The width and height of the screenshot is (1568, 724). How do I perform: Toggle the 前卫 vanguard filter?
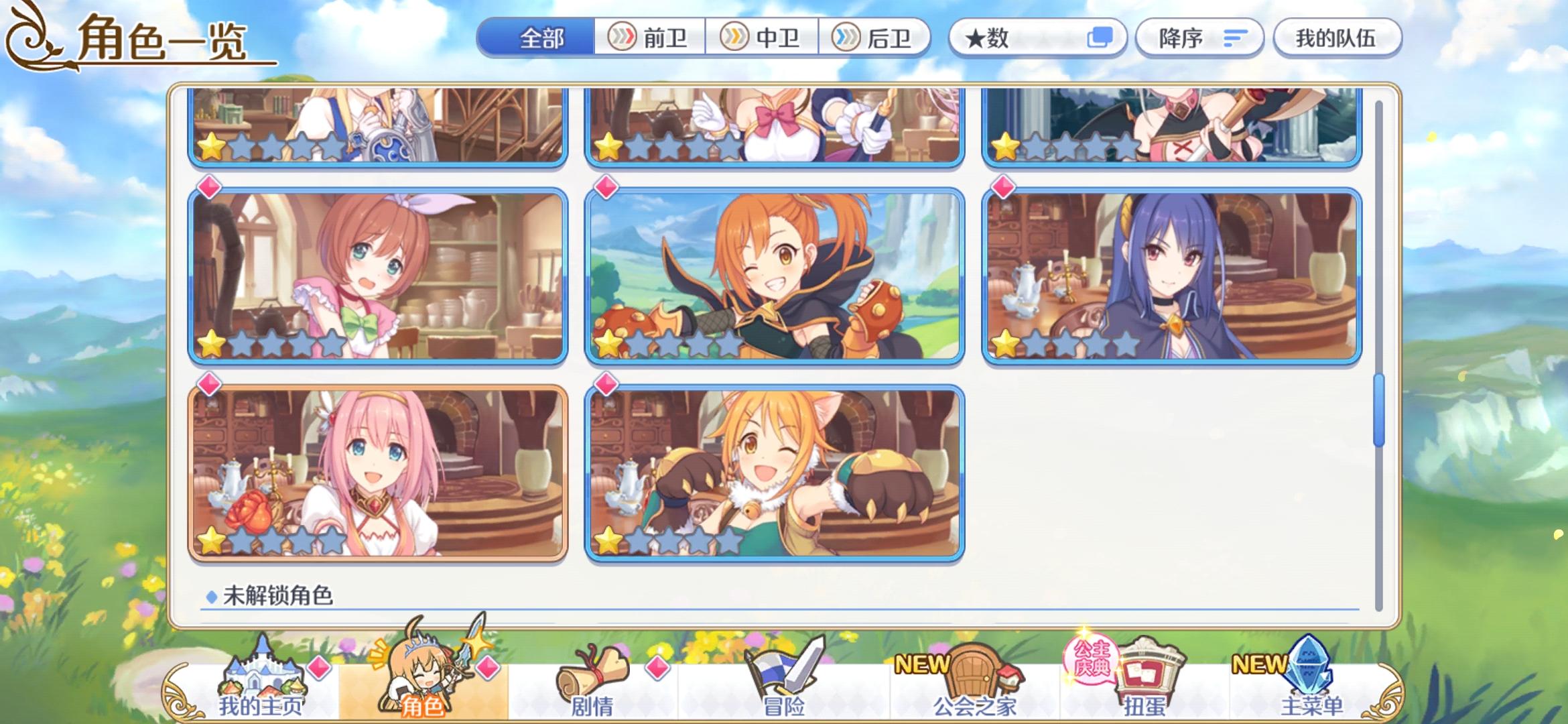651,38
